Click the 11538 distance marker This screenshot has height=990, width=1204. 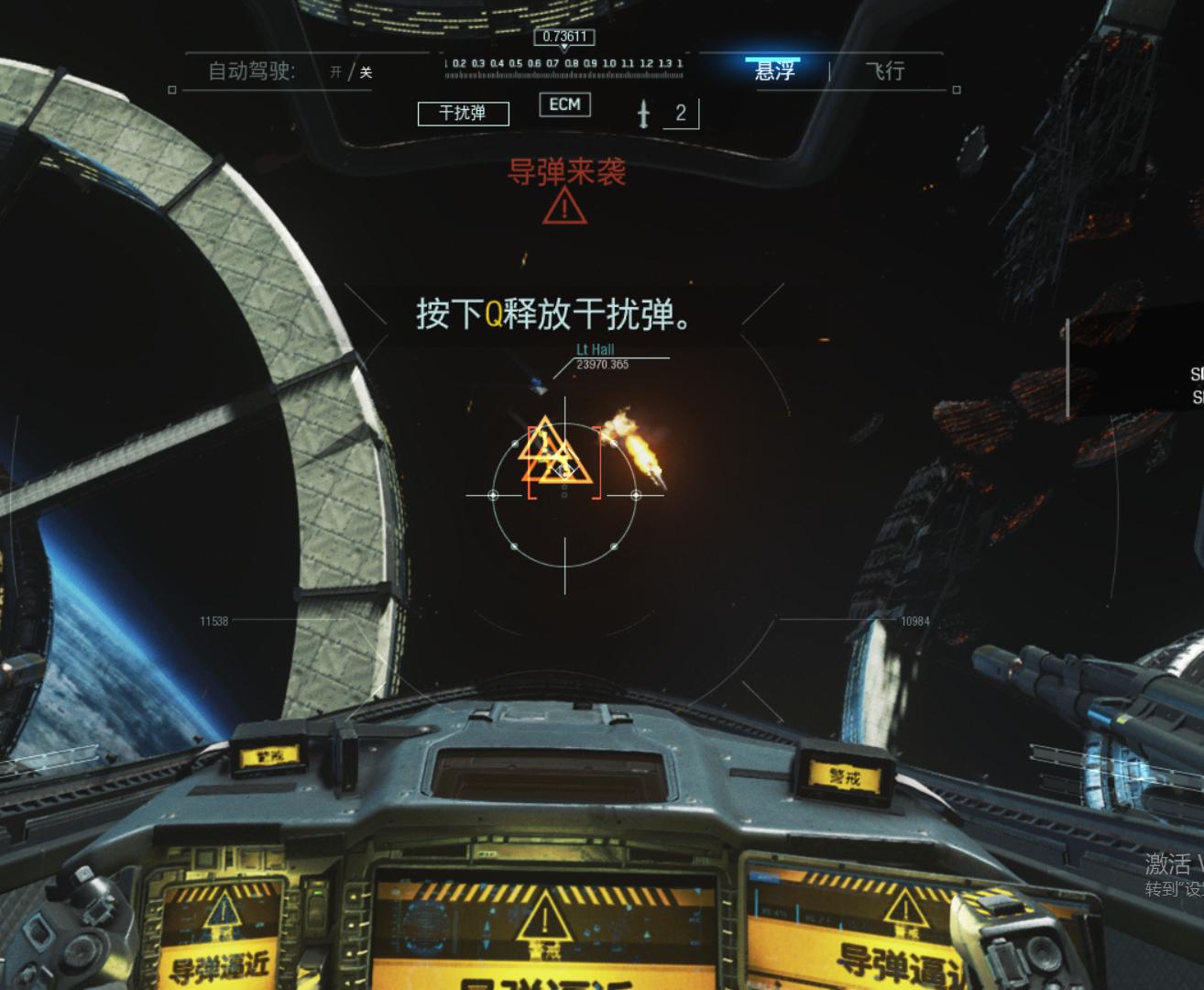tap(212, 621)
